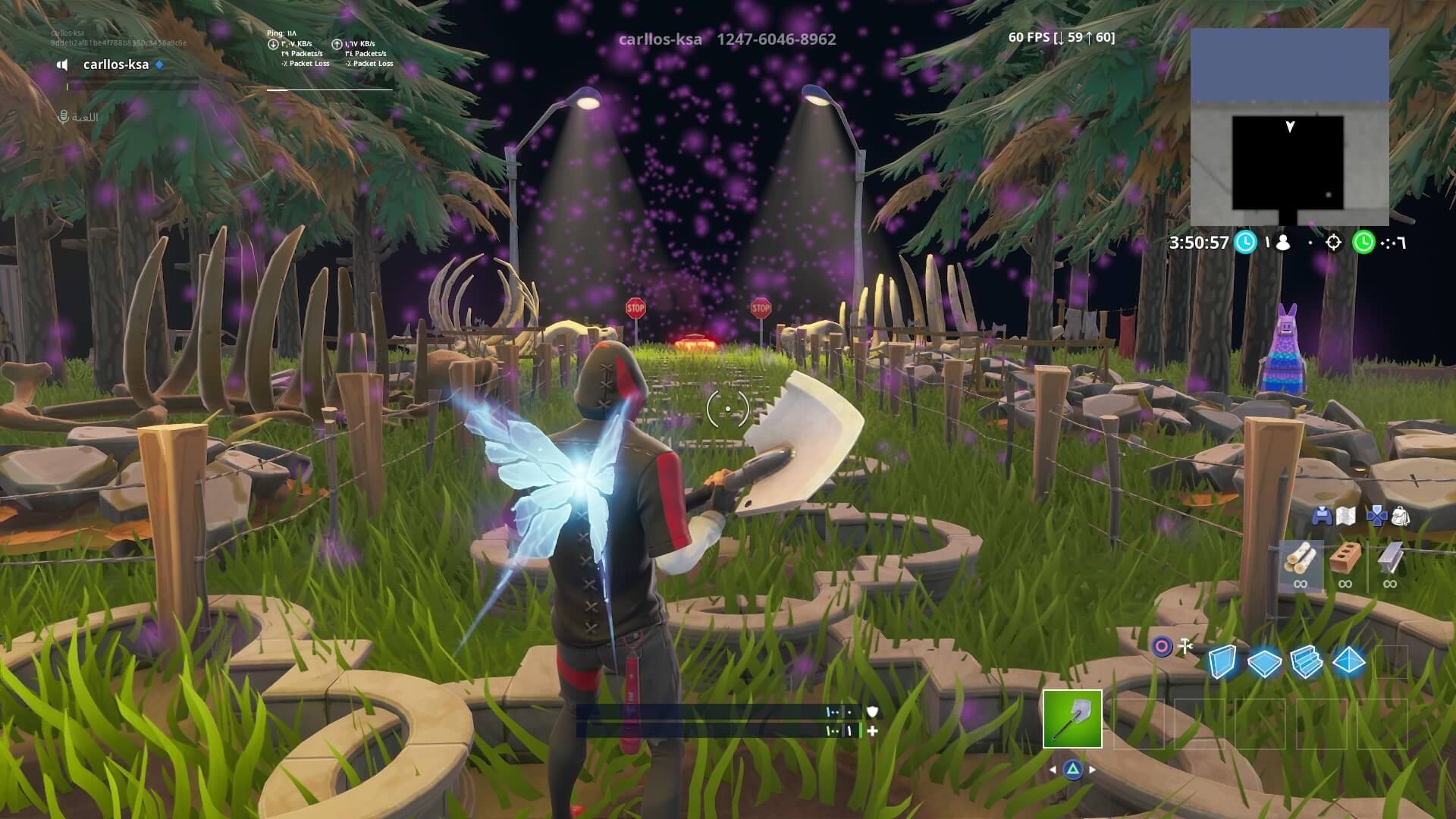The height and width of the screenshot is (819, 1456).
Task: Select the stairs build piece icon
Action: [x=1306, y=660]
